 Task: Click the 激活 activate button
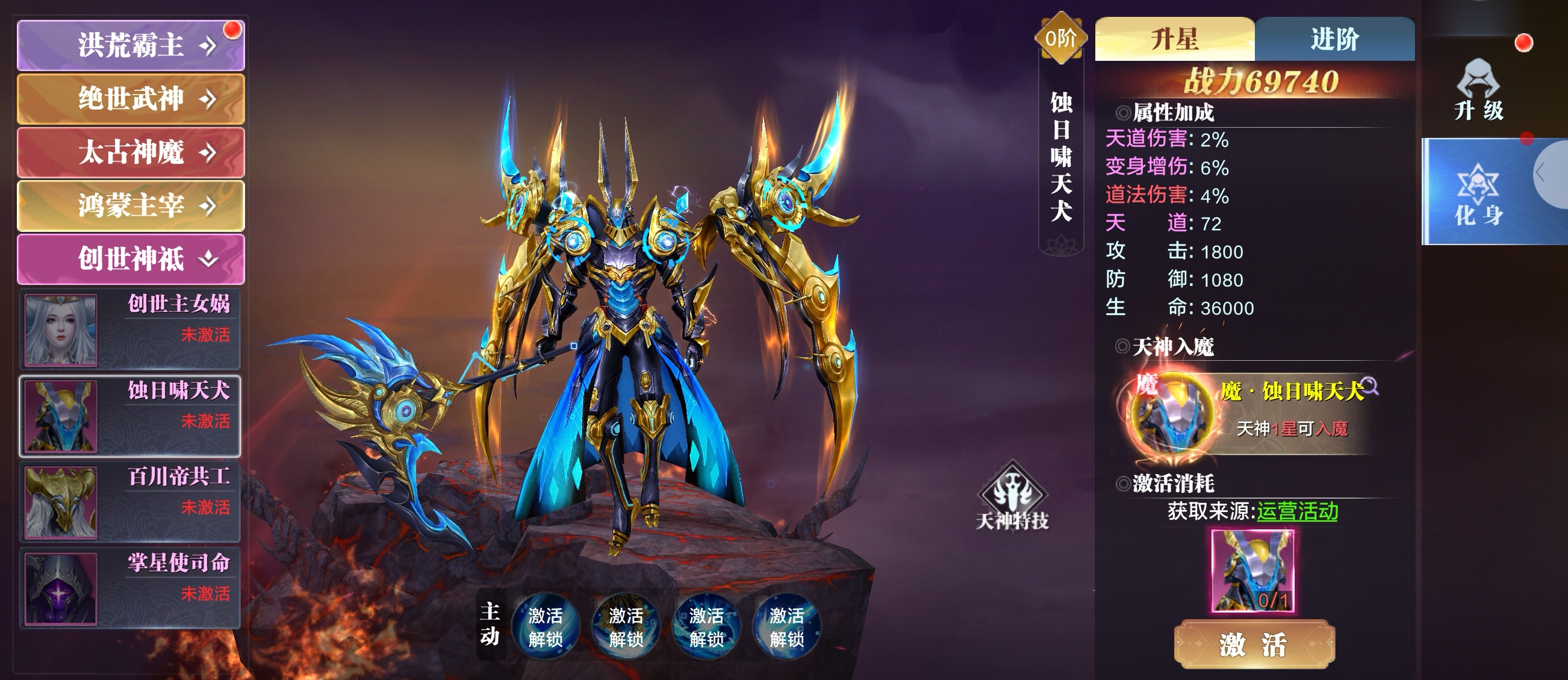[x=1253, y=644]
